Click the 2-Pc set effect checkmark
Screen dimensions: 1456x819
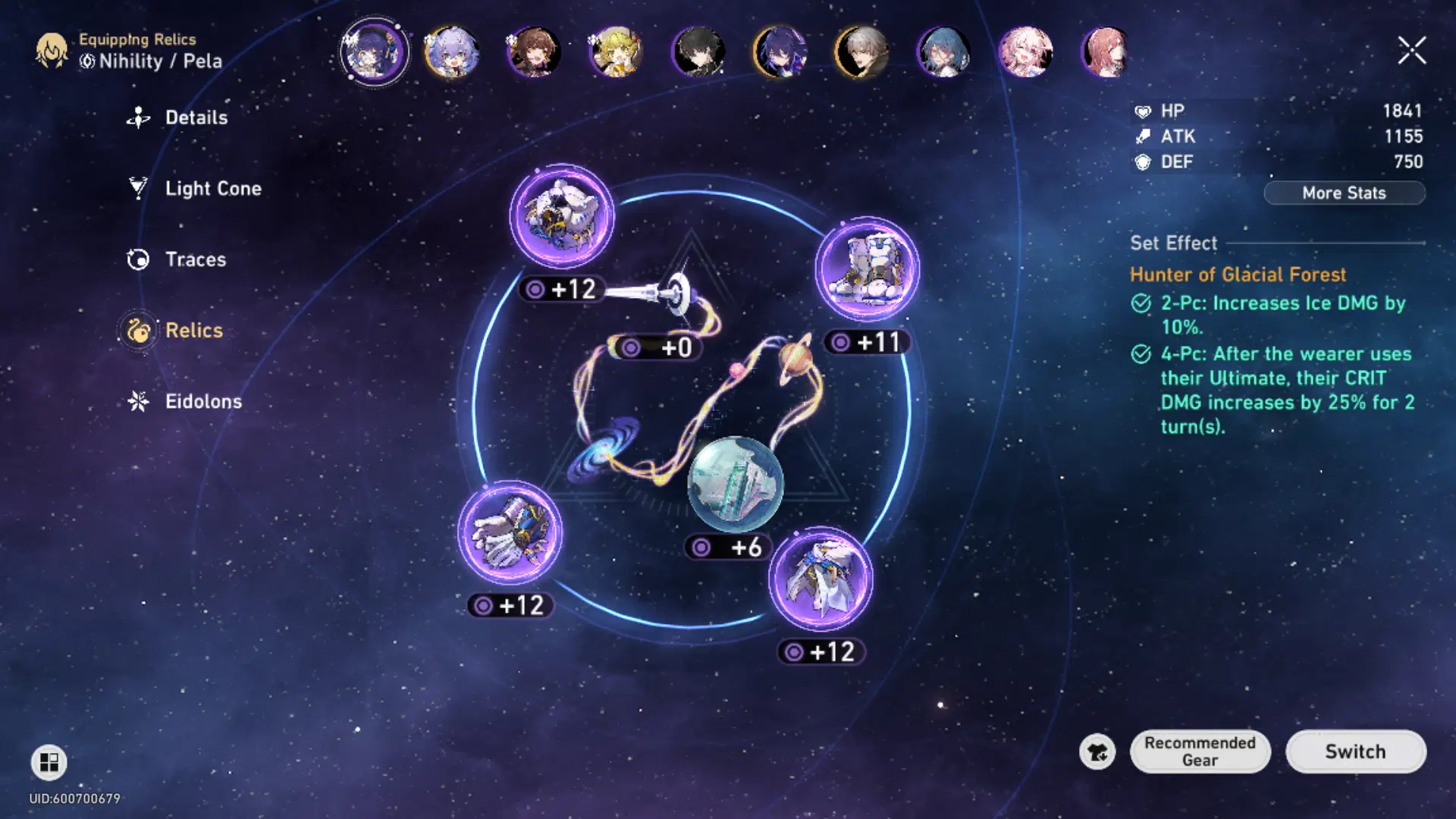tap(1142, 303)
